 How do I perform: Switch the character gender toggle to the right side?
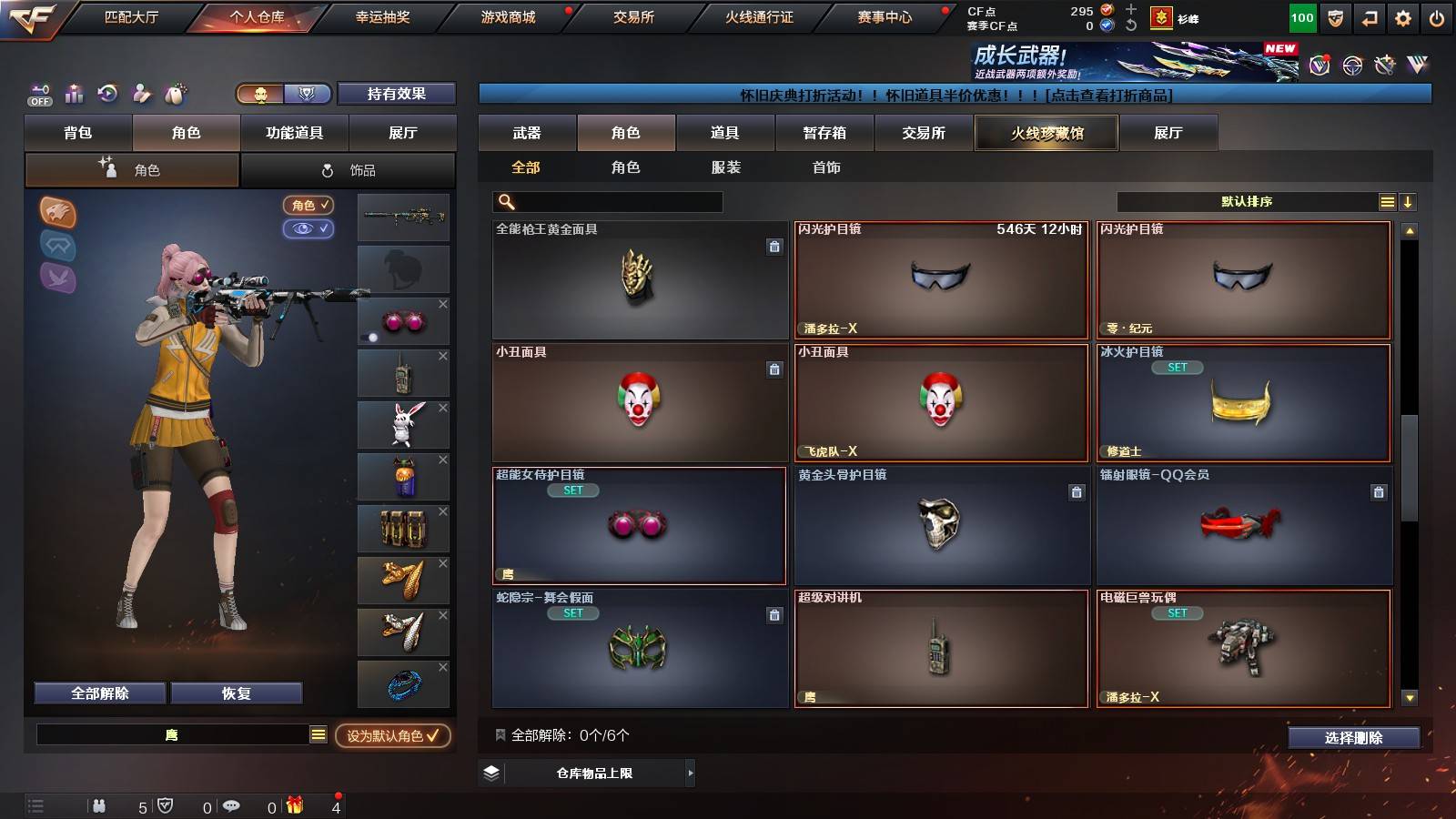pyautogui.click(x=308, y=94)
